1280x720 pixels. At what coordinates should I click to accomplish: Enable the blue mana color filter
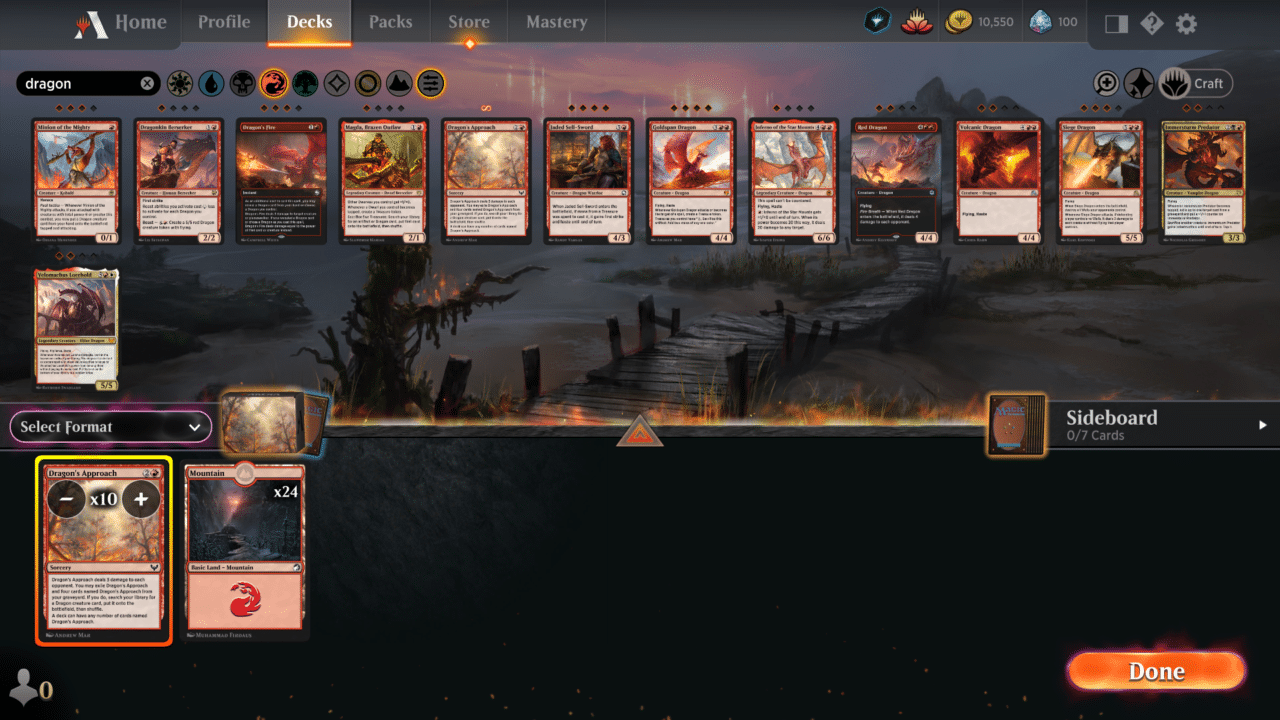[210, 83]
